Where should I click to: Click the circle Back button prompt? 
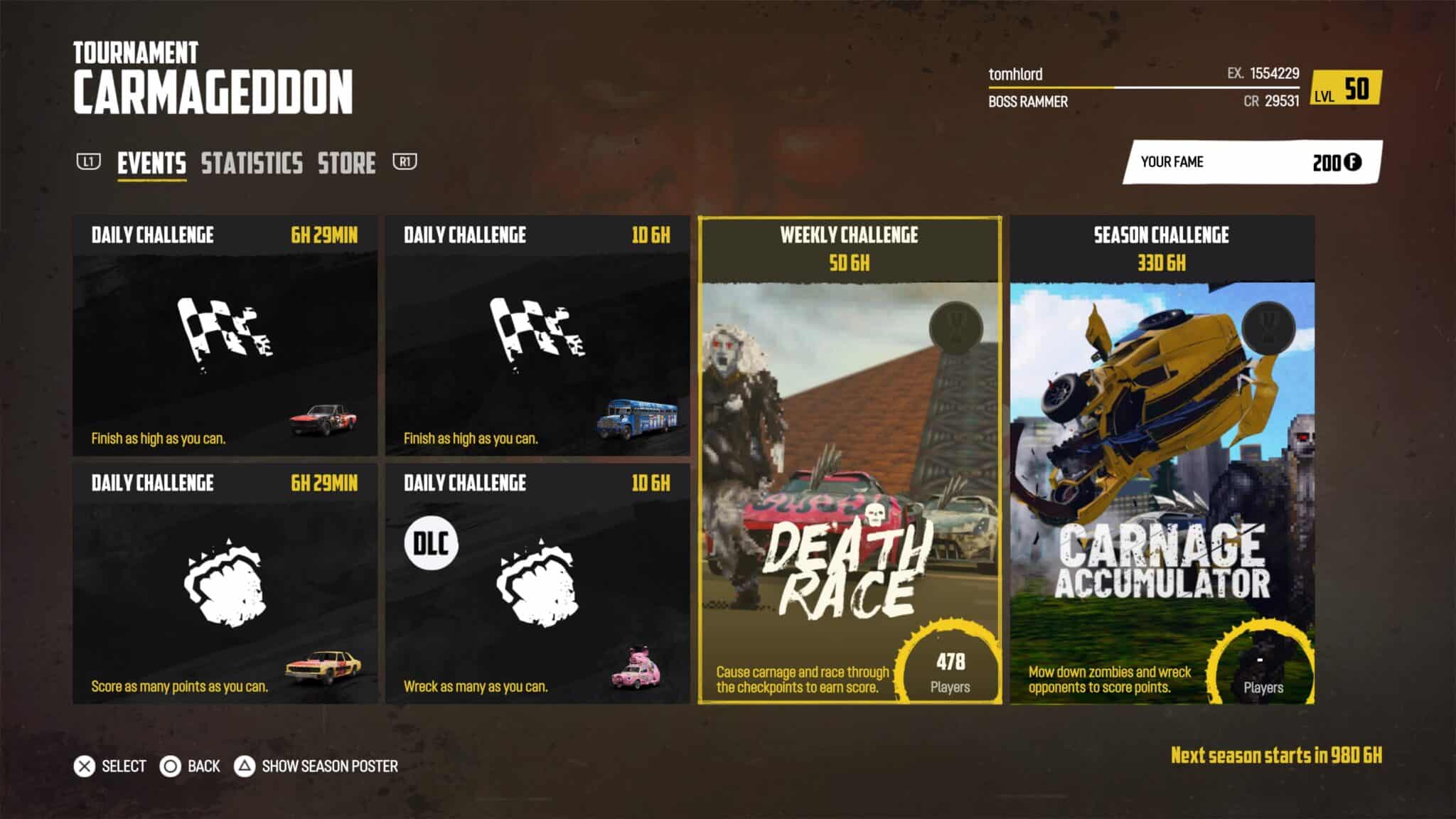(x=171, y=766)
